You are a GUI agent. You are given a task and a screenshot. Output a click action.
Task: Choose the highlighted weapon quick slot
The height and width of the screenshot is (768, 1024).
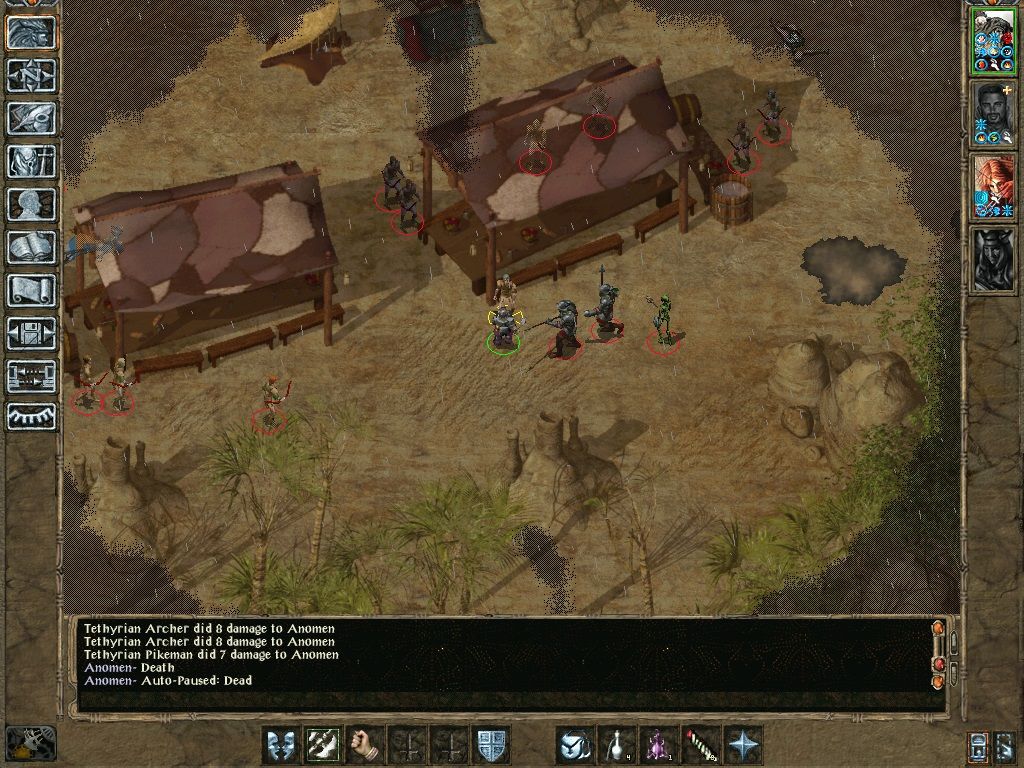pyautogui.click(x=322, y=745)
